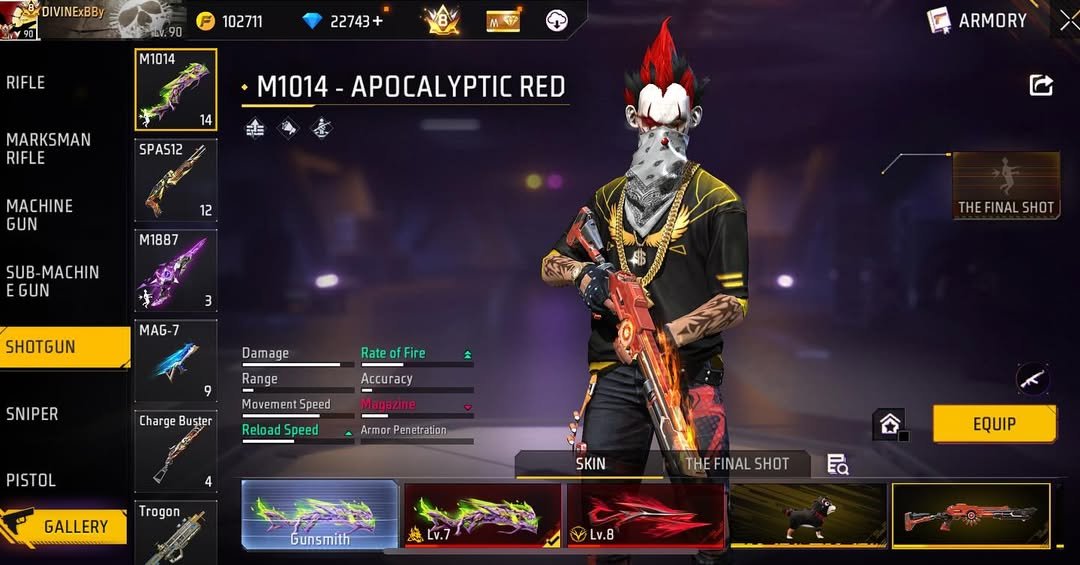Select the SPAS12 shotgun tile
Screen dimensions: 1080x565
pos(176,180)
